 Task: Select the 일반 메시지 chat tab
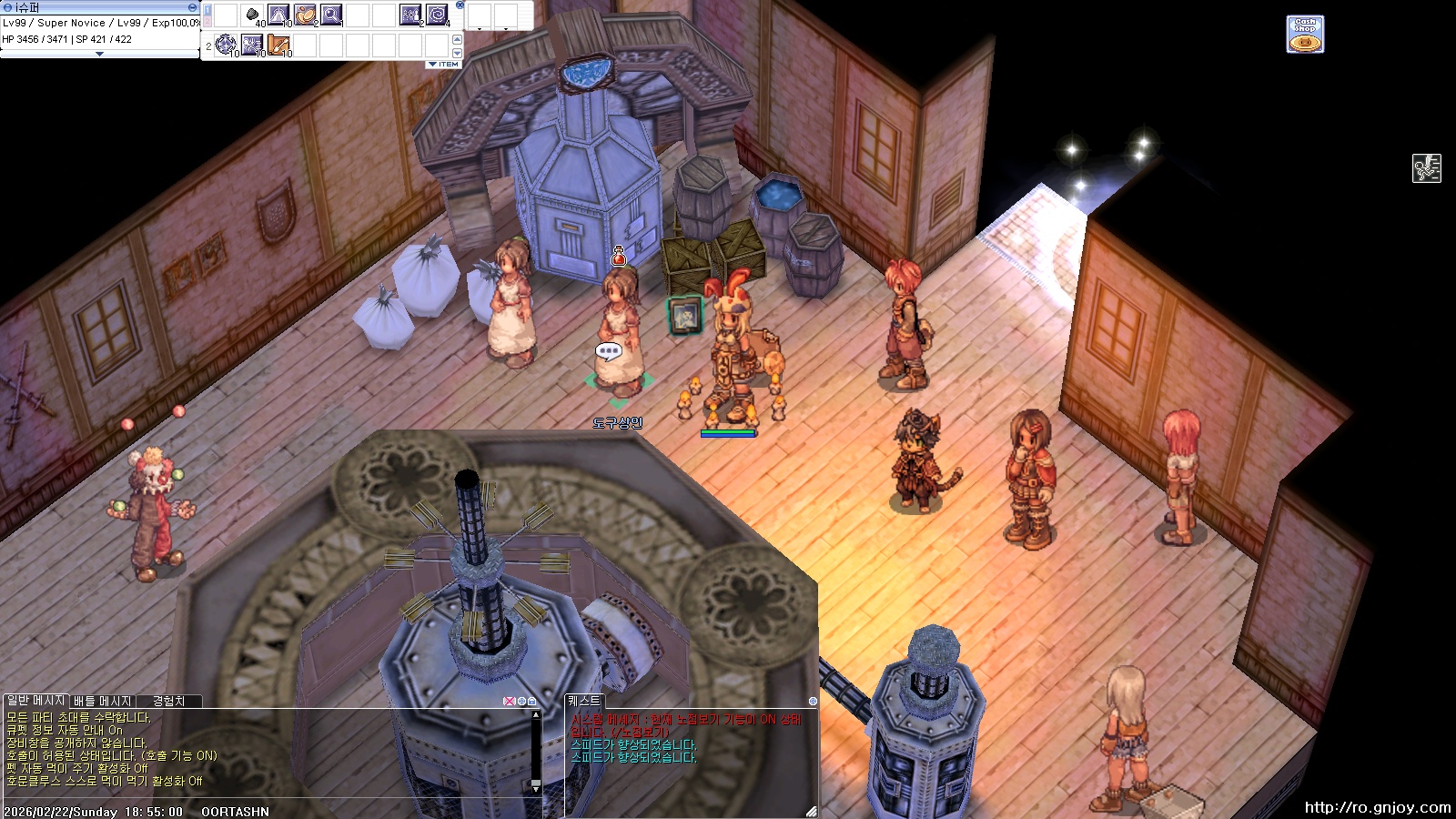35,701
